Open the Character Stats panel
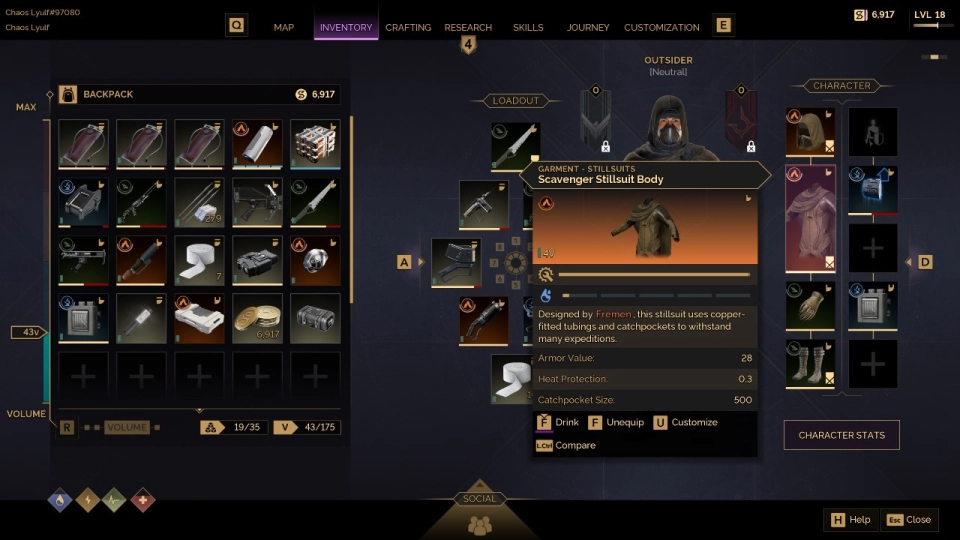The width and height of the screenshot is (960, 540). click(x=841, y=435)
